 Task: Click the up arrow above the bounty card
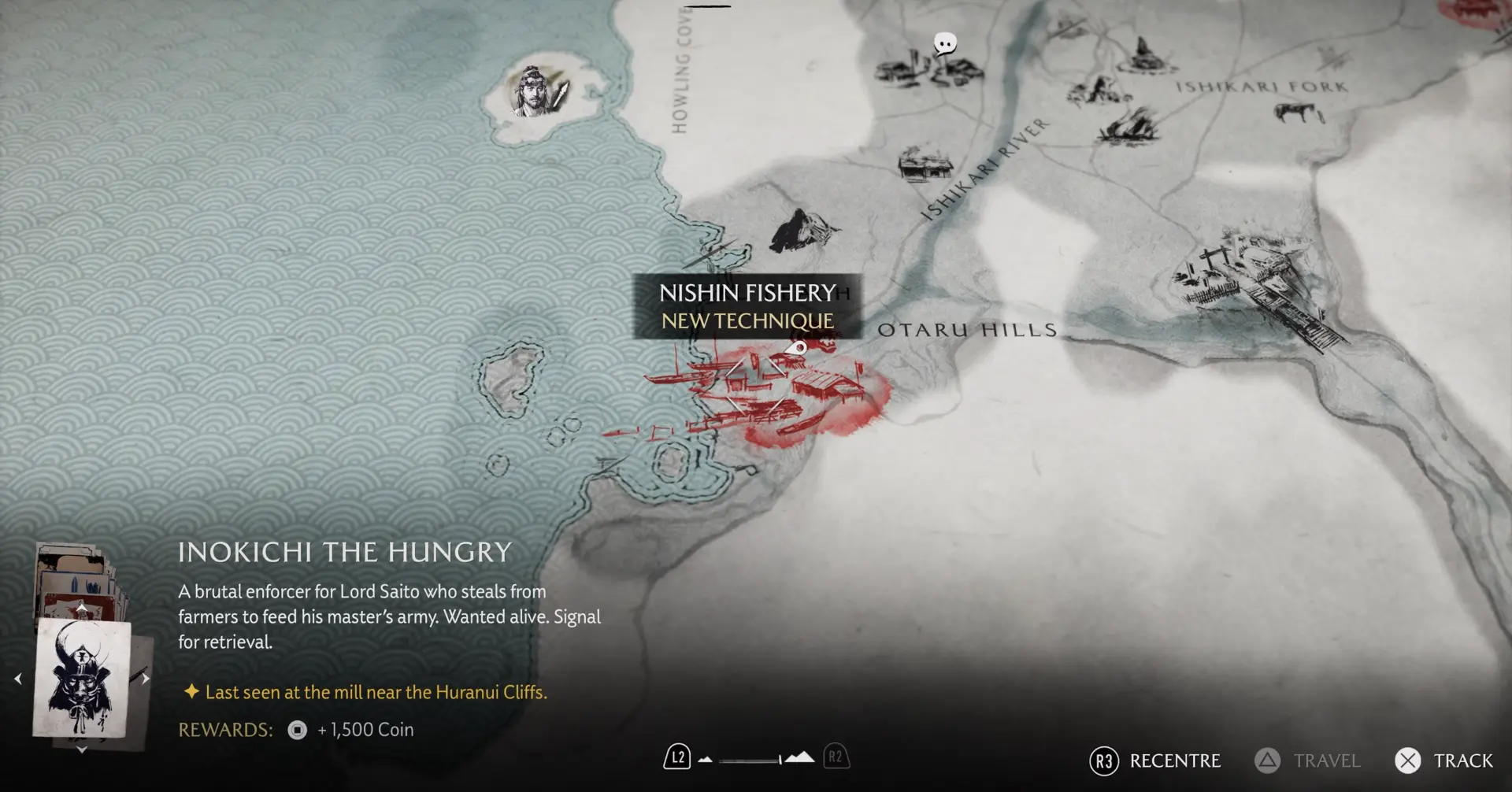coord(81,608)
